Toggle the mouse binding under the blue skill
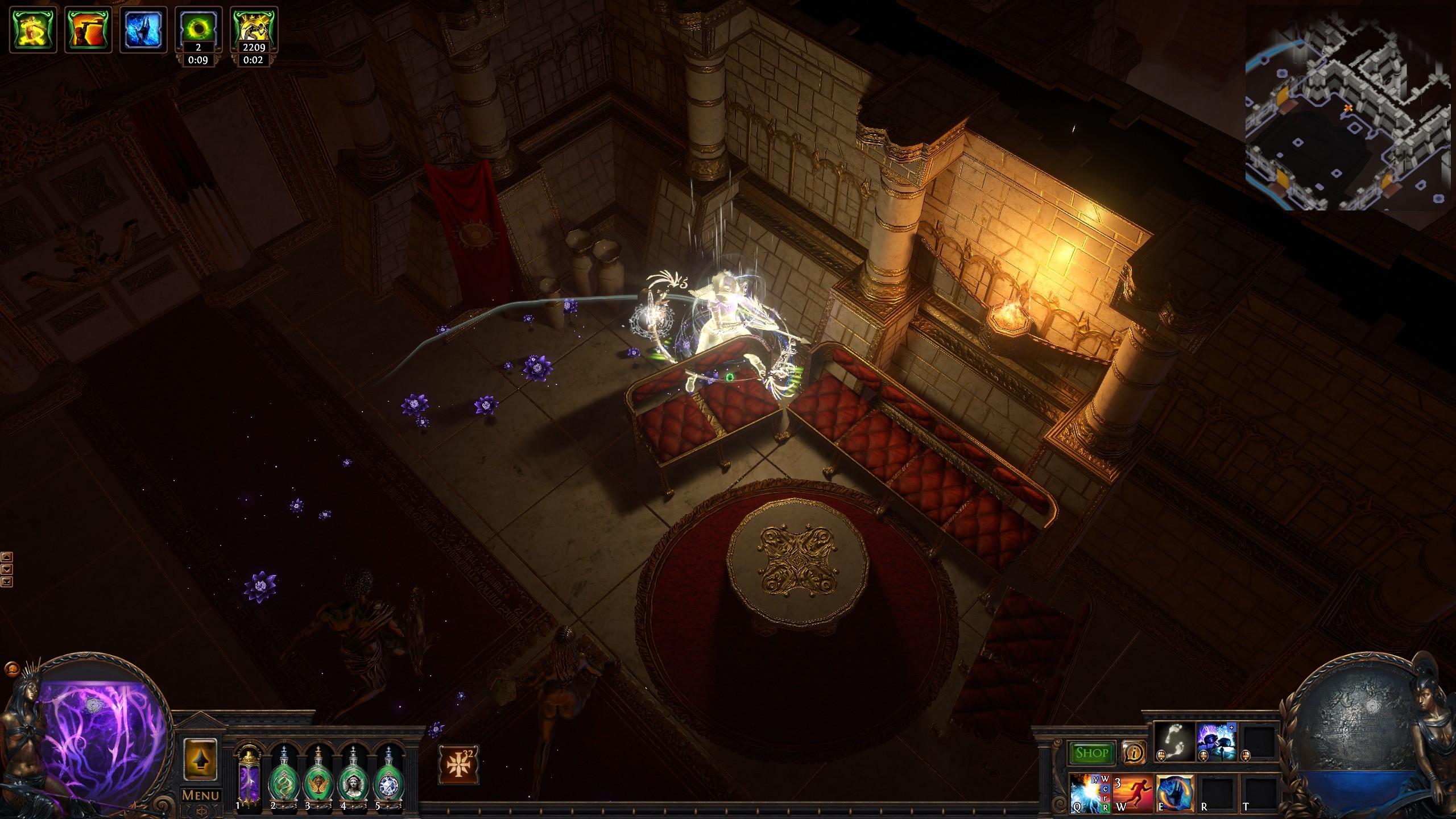1456x819 pixels. 1203,756
